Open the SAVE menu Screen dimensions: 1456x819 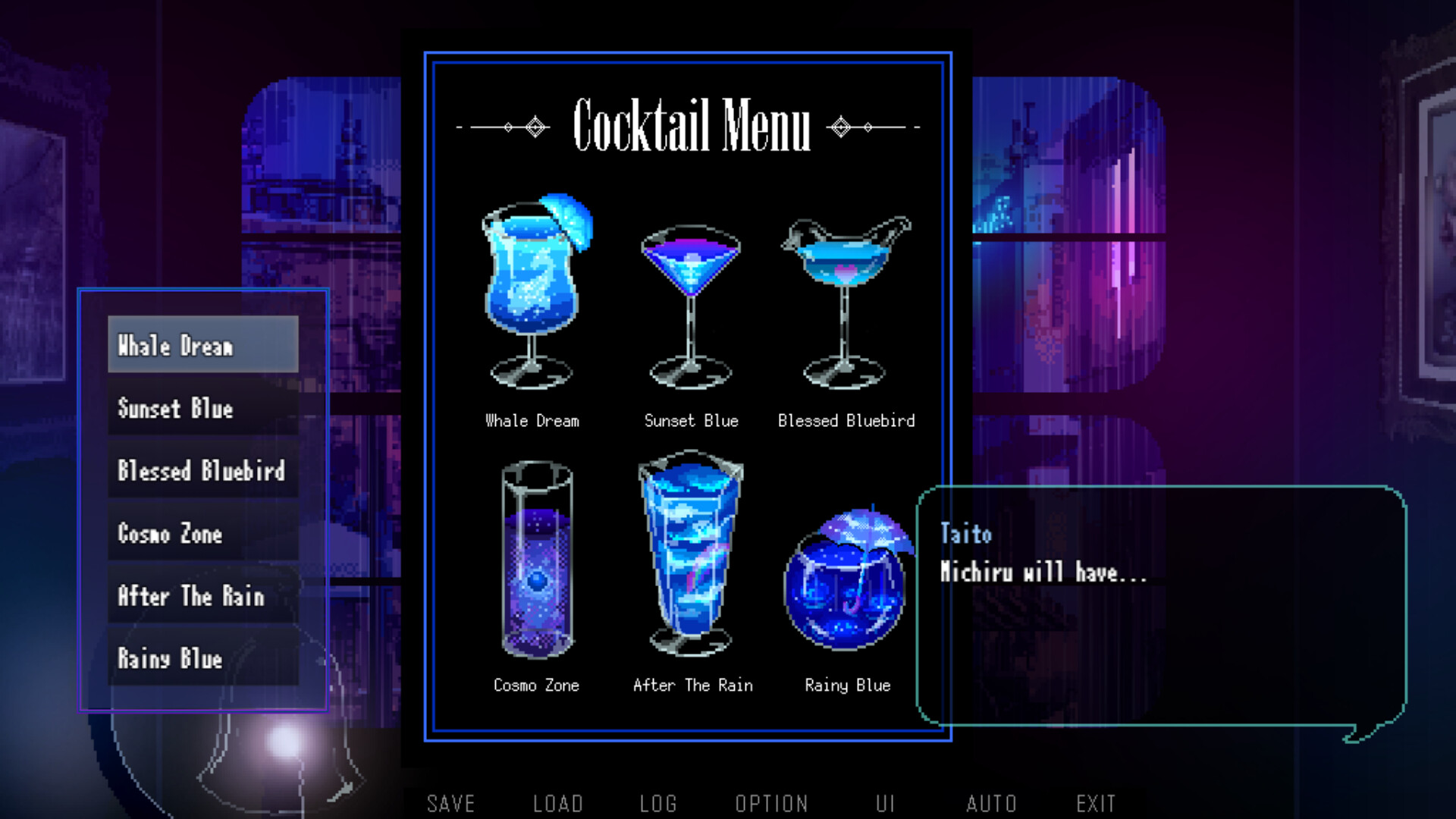[x=451, y=802]
